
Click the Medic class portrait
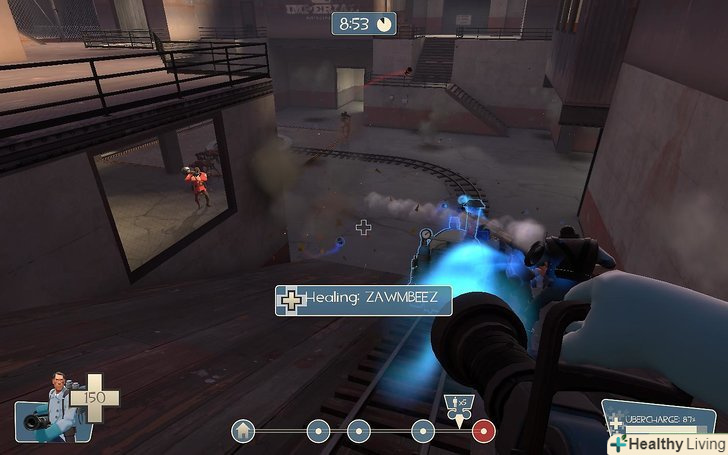coord(52,405)
